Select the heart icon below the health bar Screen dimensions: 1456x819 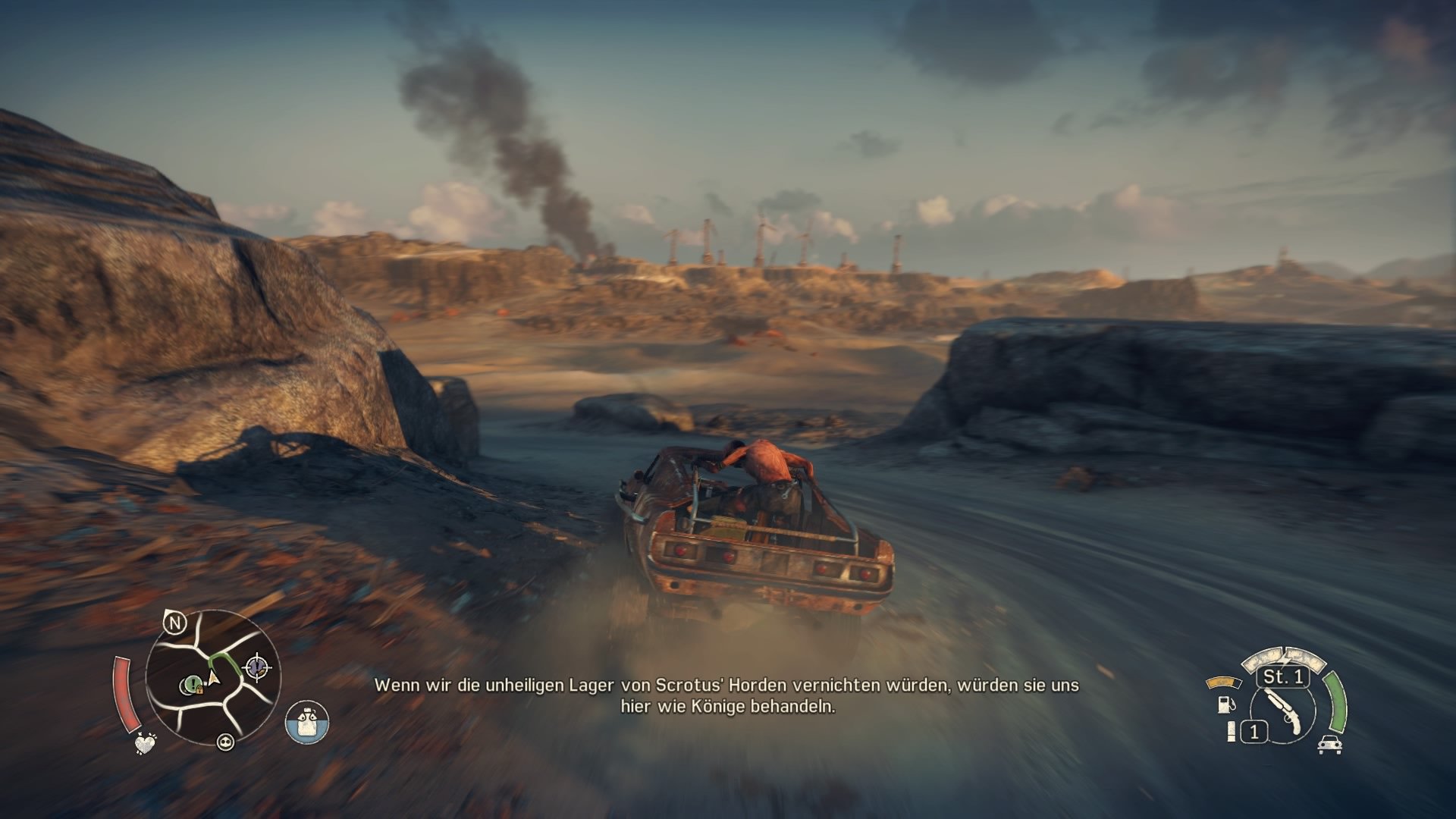[x=145, y=744]
